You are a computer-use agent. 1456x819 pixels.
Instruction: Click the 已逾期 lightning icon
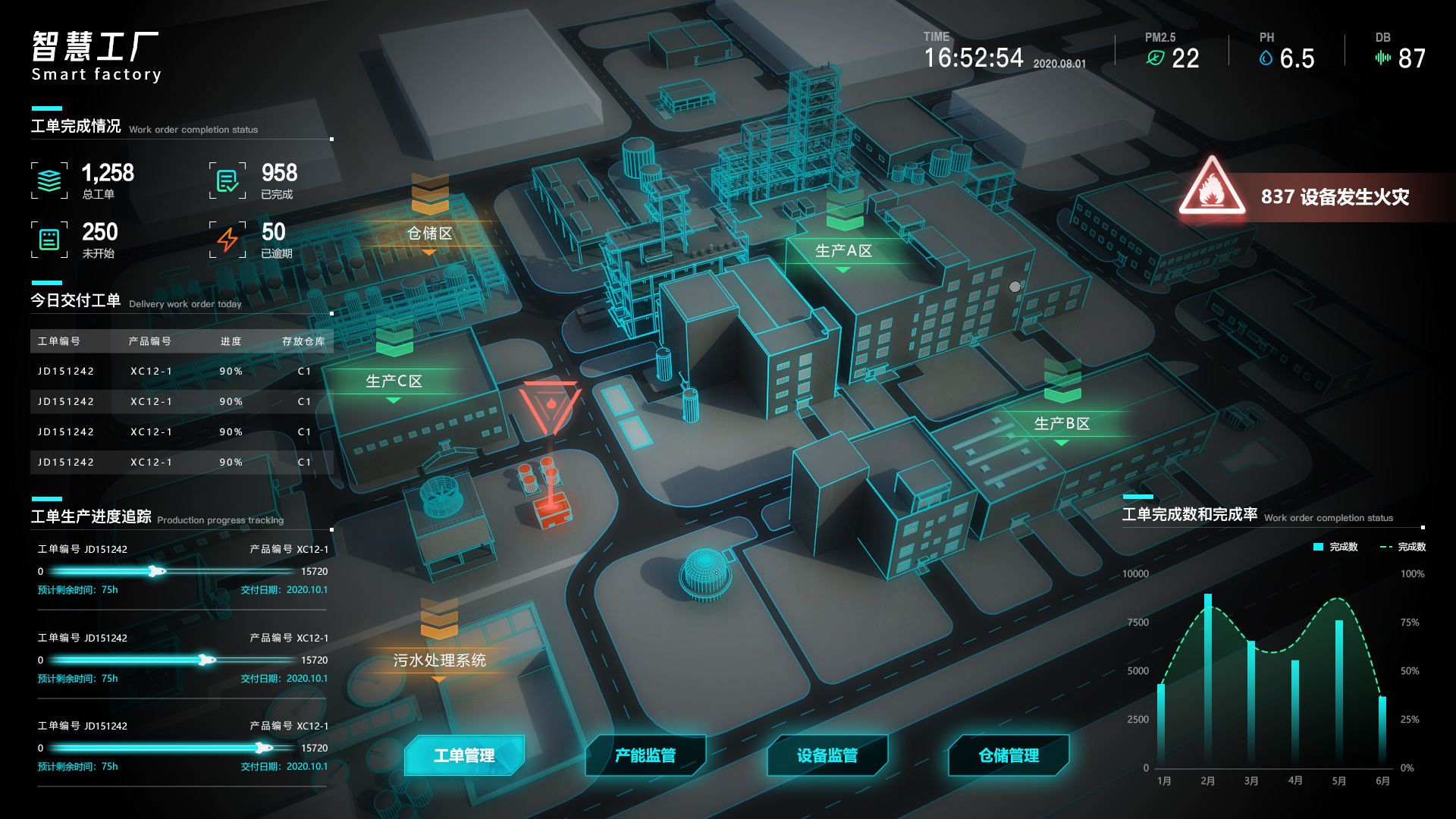pos(227,240)
